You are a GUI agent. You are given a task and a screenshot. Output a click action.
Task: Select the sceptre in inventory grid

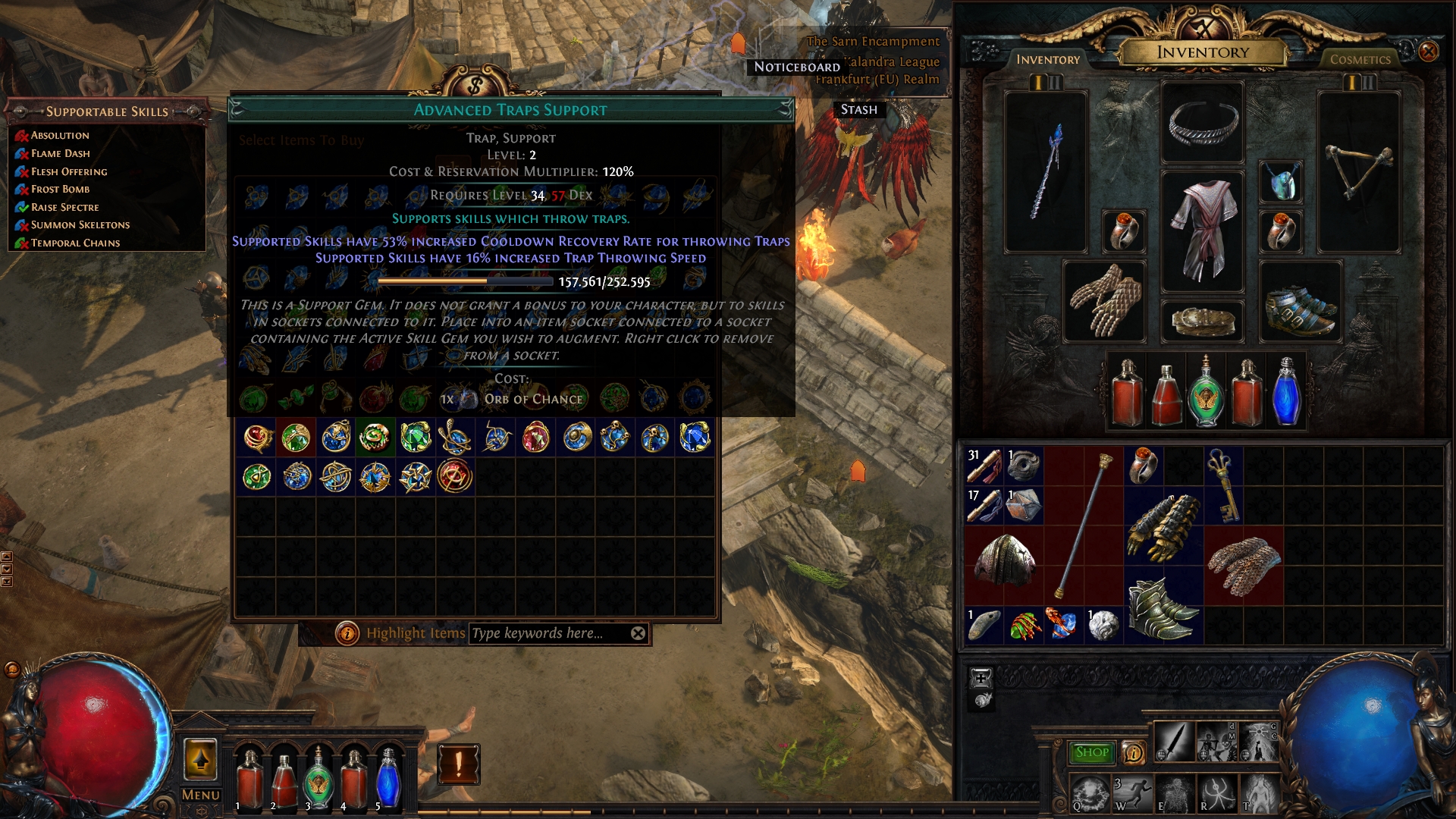(x=1084, y=525)
